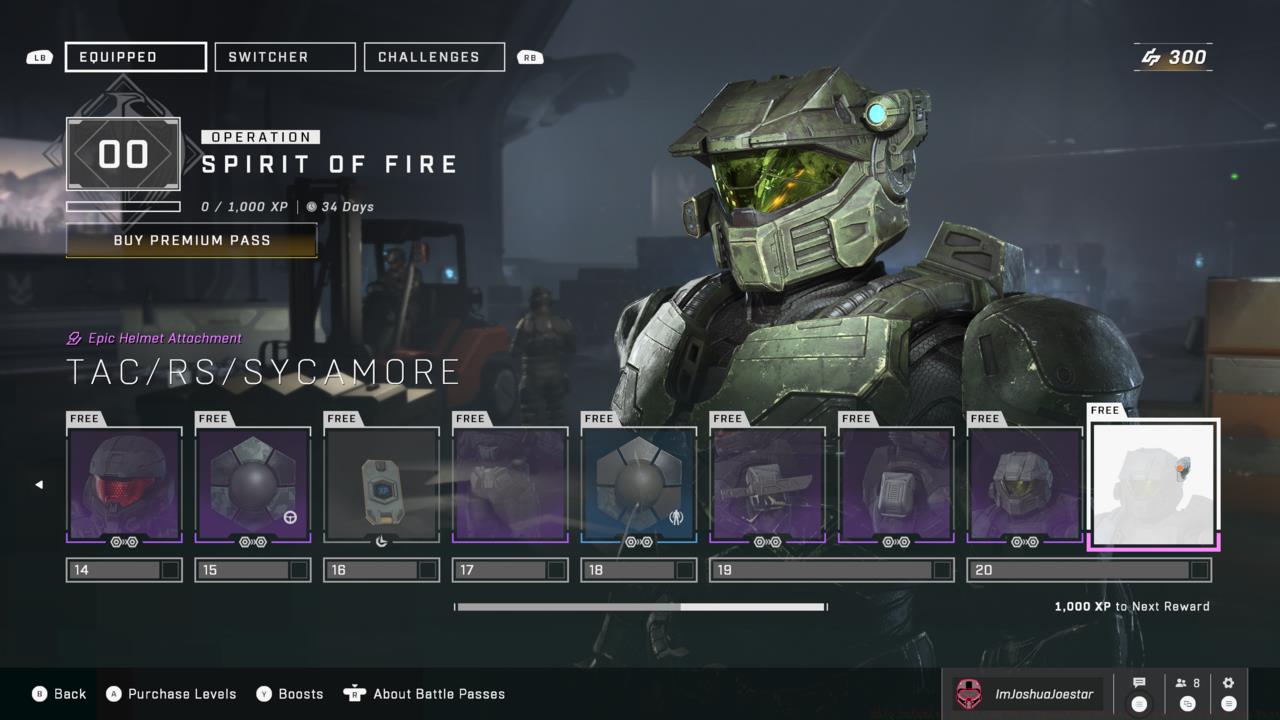1280x720 pixels.
Task: Go to the Challenges tab
Action: 434,57
